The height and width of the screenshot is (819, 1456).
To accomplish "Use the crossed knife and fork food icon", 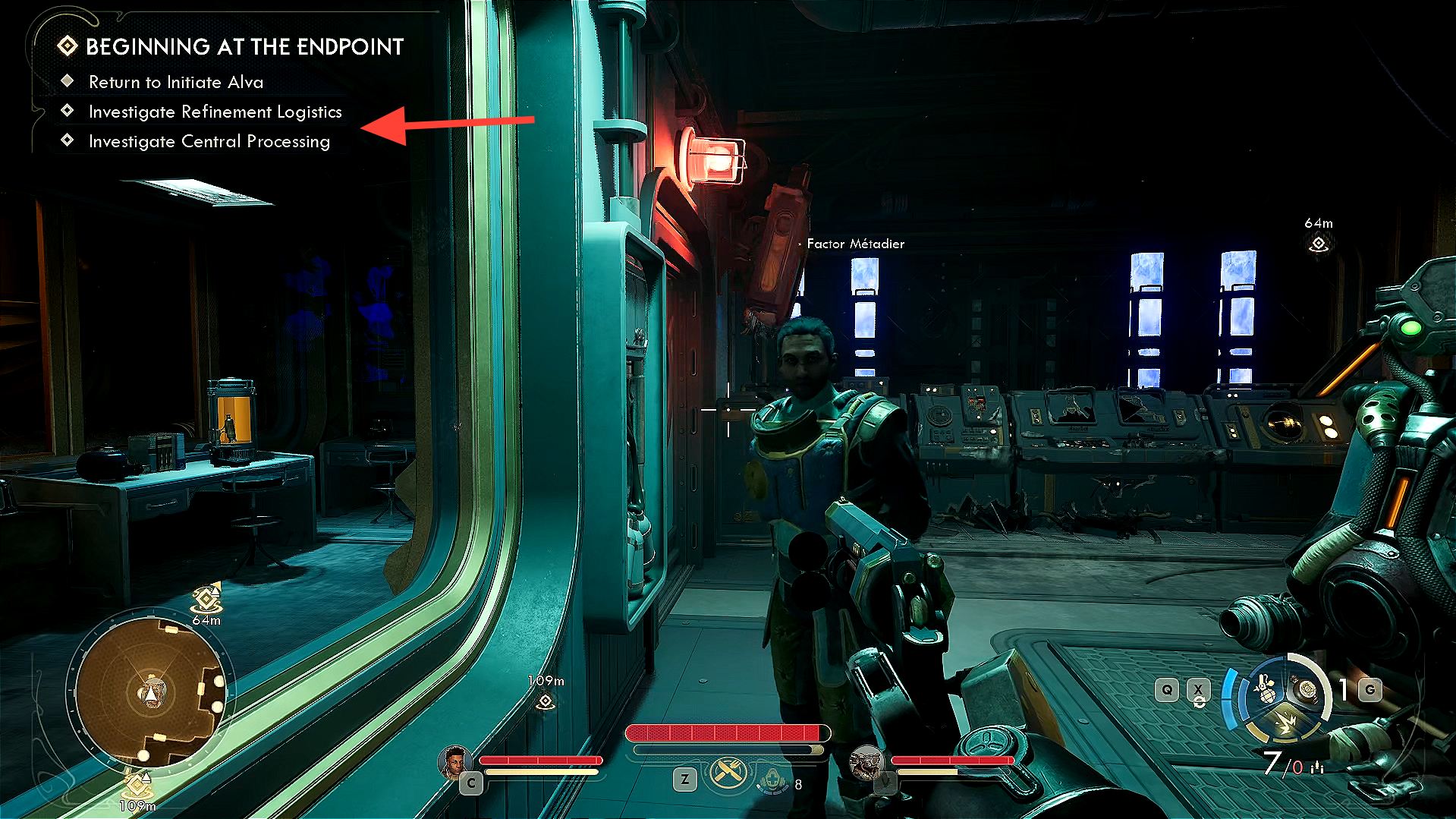I will point(728,773).
